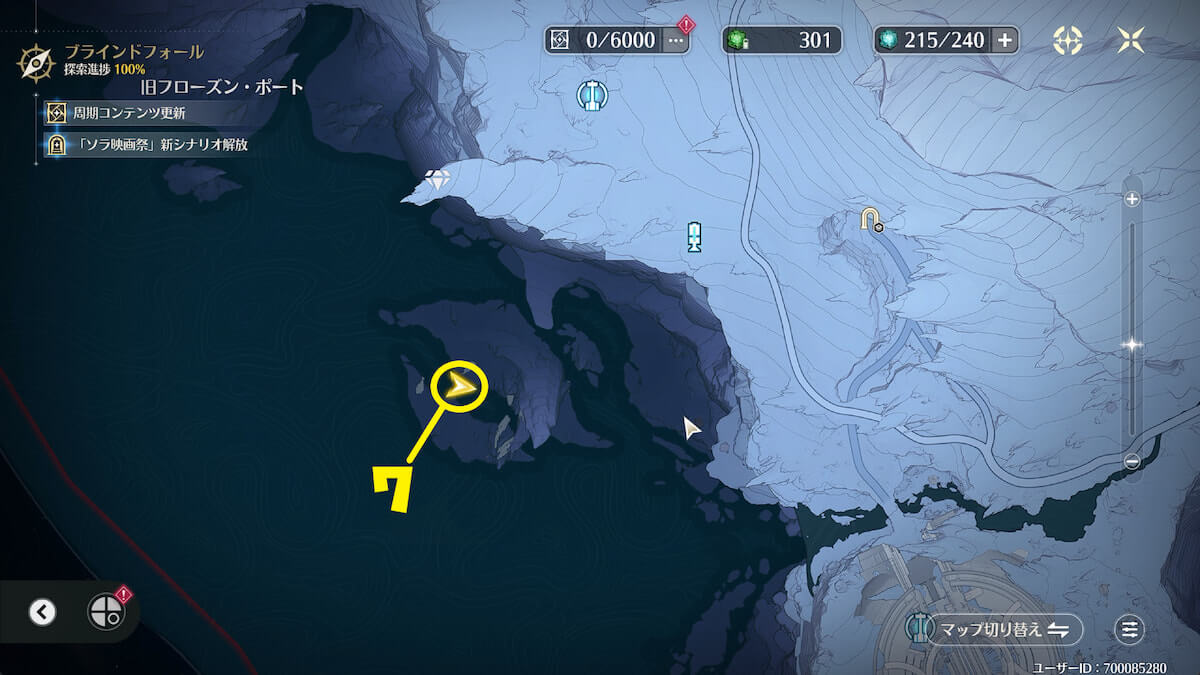This screenshot has width=1200, height=675.
Task: Select the teleport beacon marker at top
Action: point(593,95)
